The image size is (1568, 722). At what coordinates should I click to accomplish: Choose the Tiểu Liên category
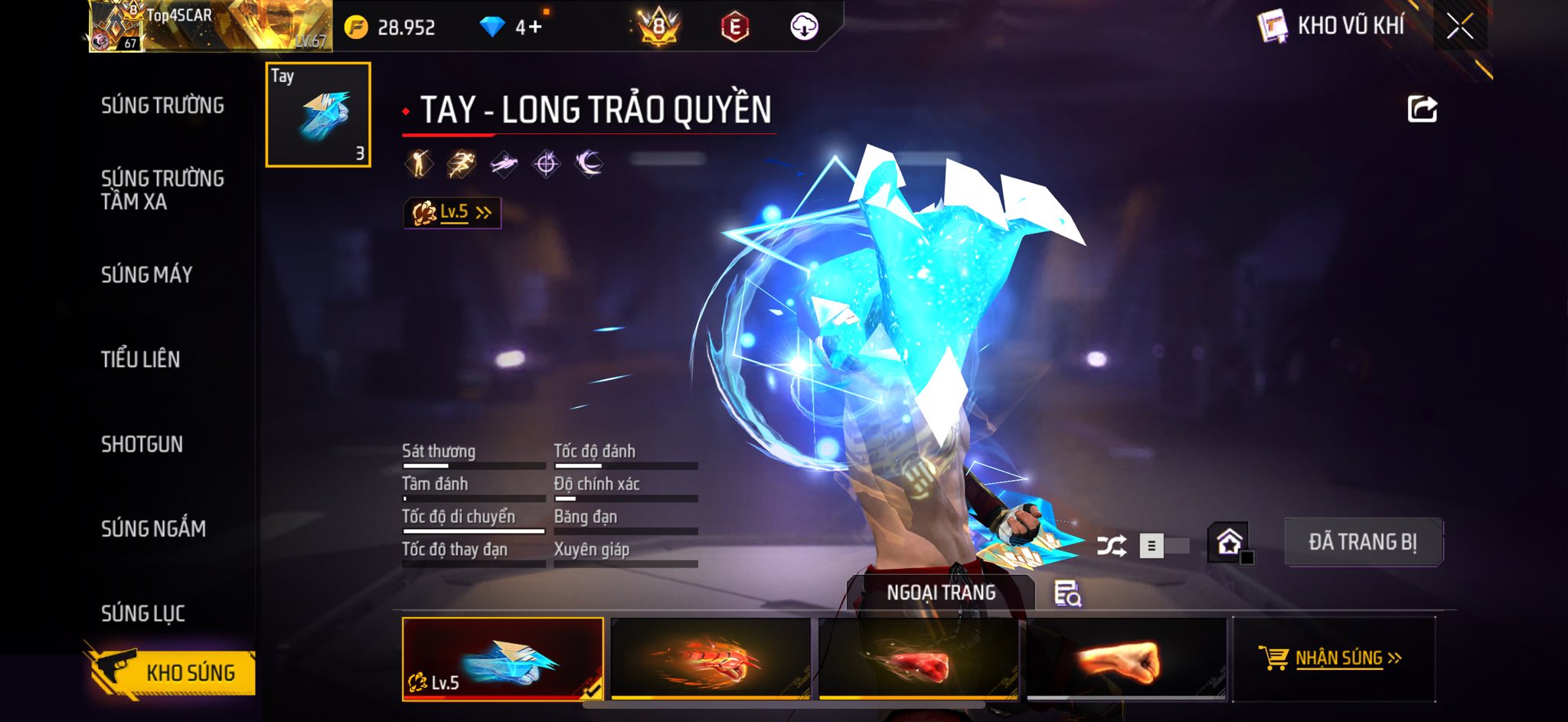[x=140, y=359]
